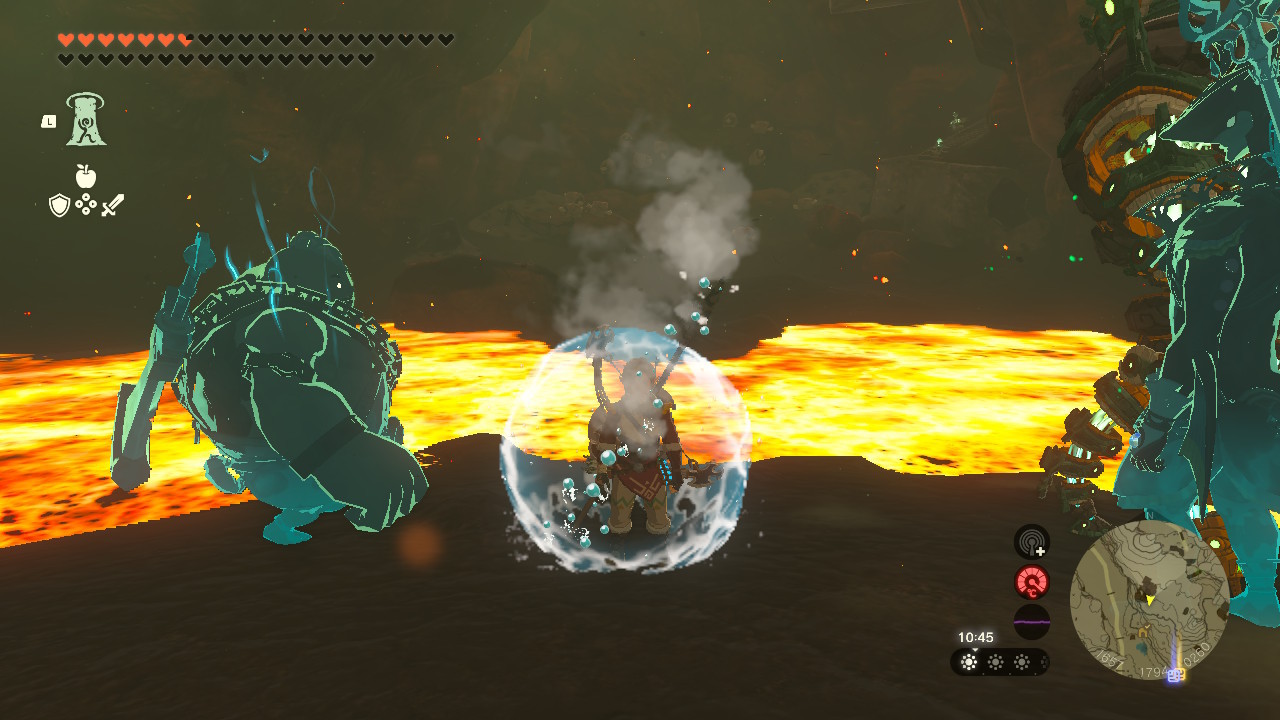Click the yellow player arrow on the minimap
The image size is (1280, 720).
1150,599
